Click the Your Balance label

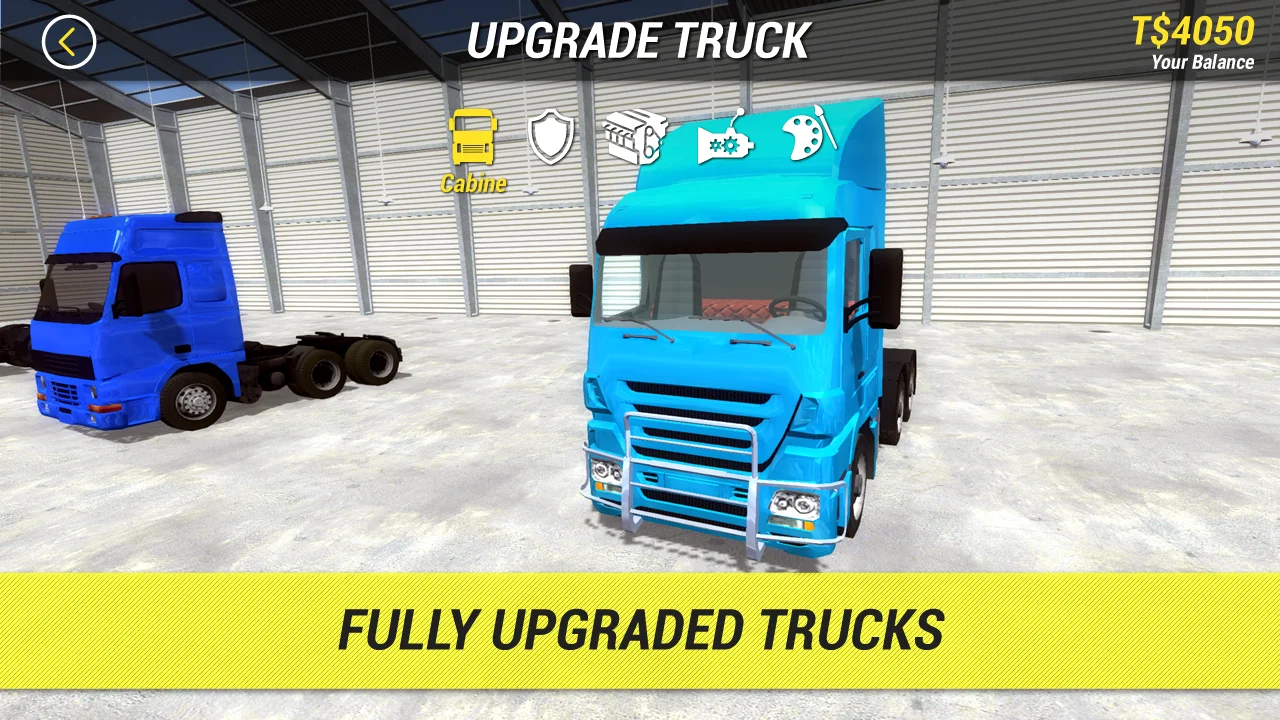point(1206,62)
